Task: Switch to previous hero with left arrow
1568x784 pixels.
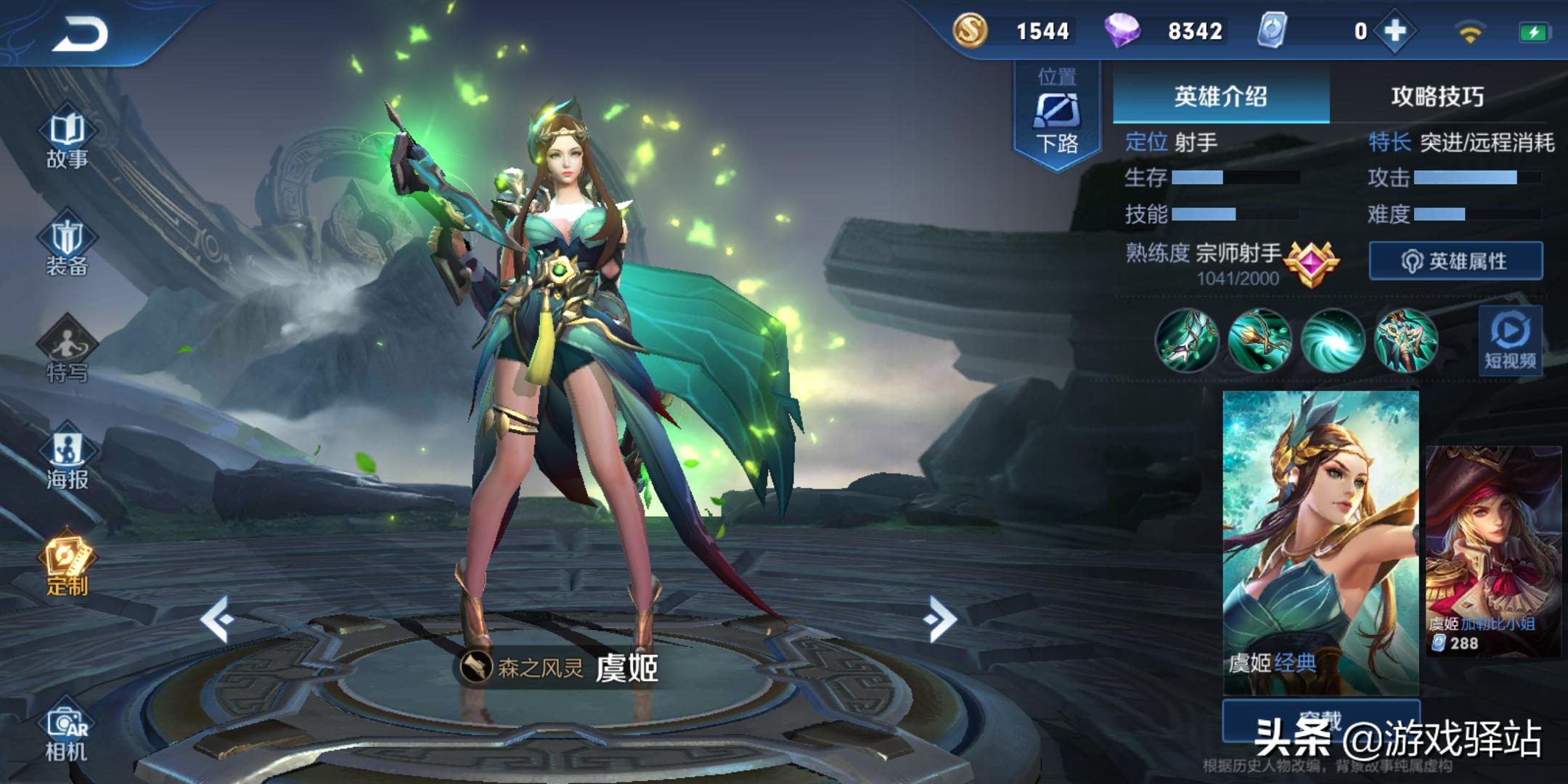Action: pyautogui.click(x=216, y=619)
